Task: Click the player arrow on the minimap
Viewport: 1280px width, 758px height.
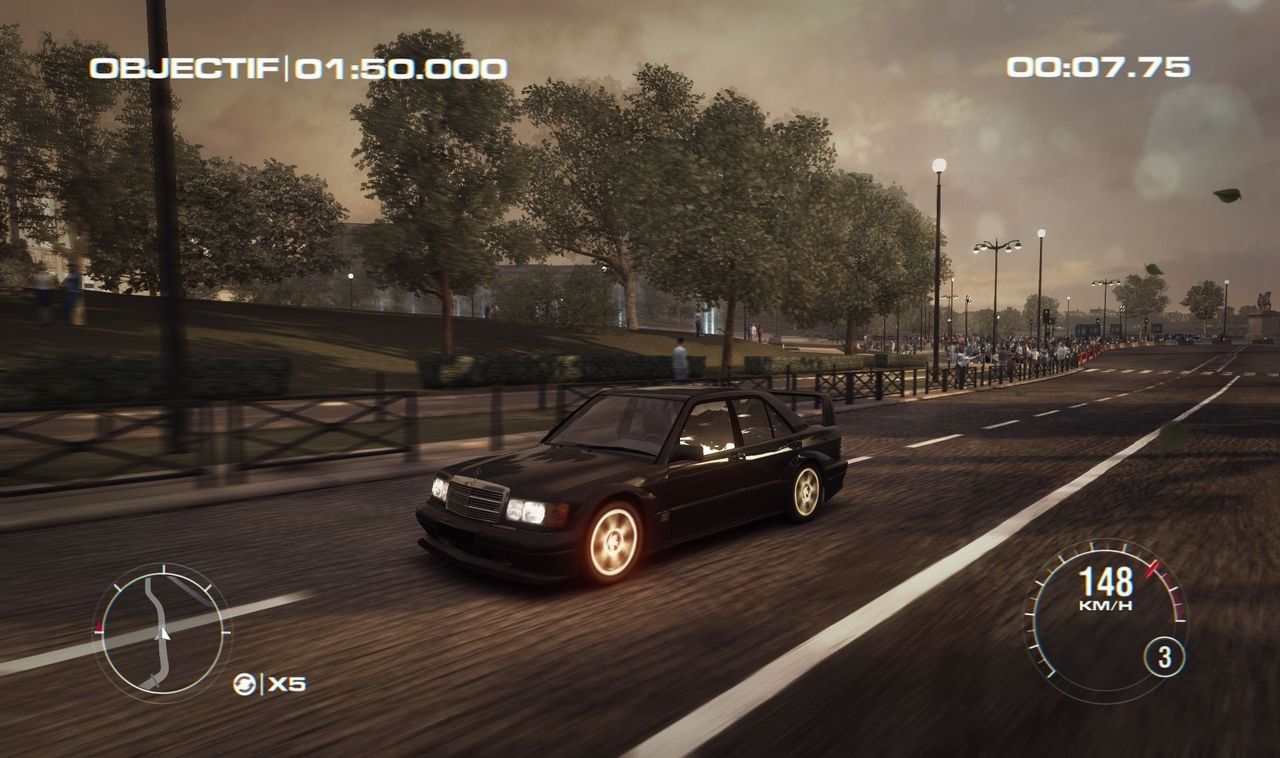Action: coord(161,633)
